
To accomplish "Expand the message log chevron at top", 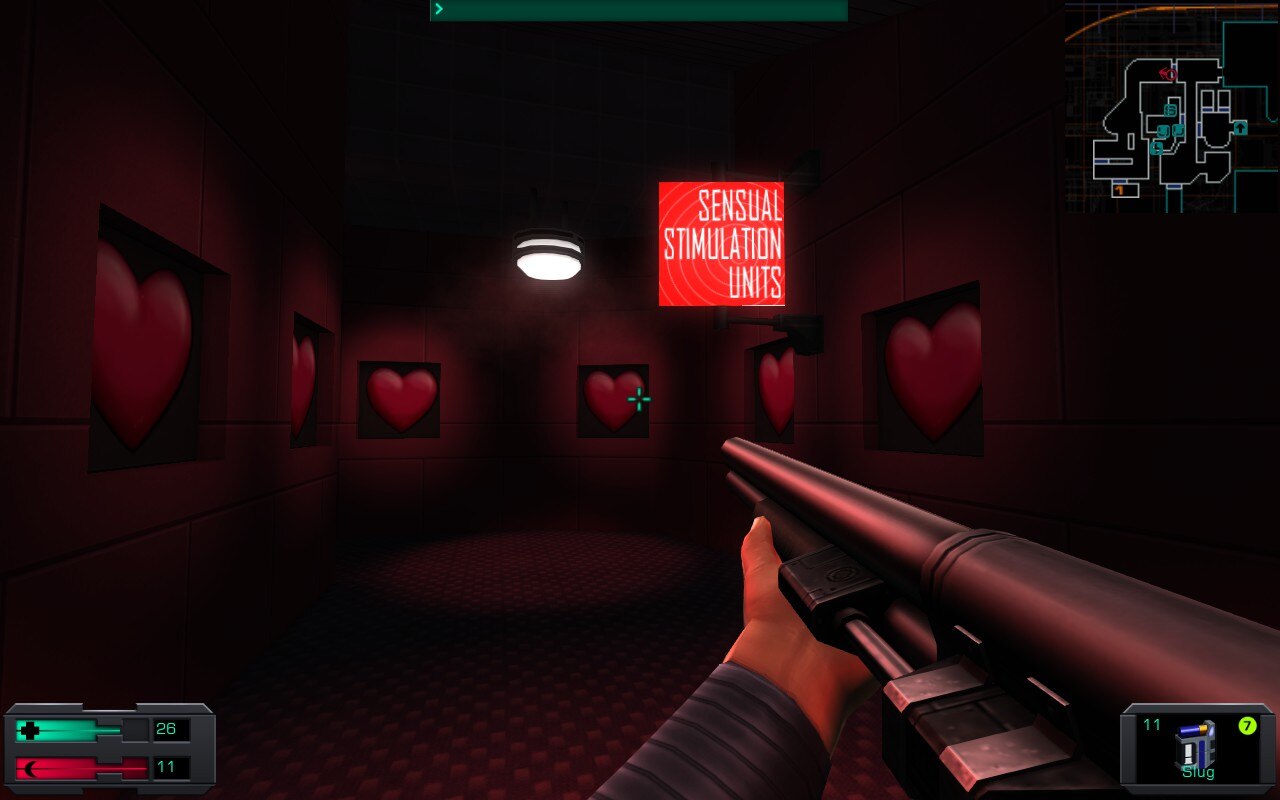I will pos(437,8).
